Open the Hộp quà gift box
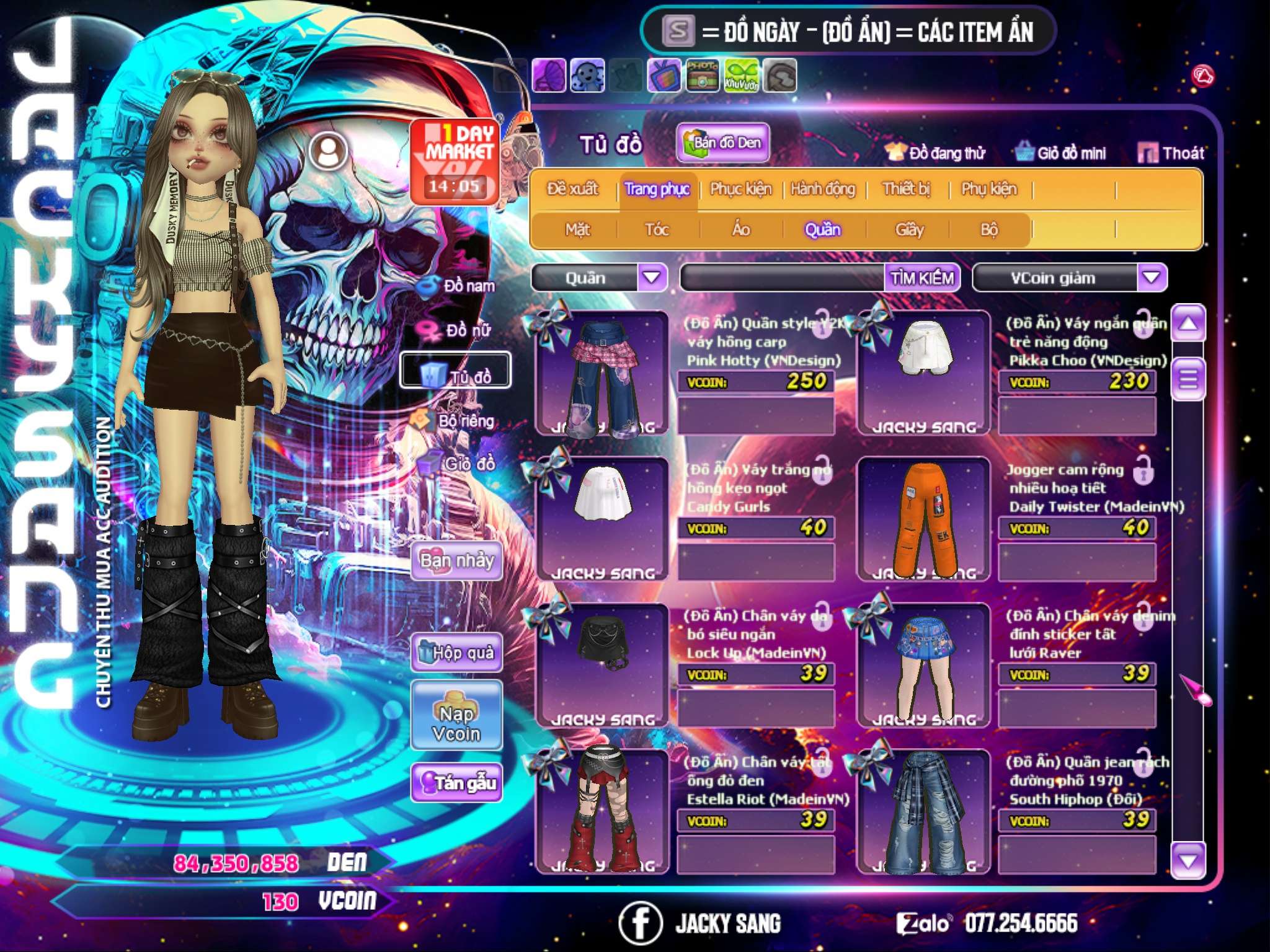The image size is (1270, 952). coord(456,652)
